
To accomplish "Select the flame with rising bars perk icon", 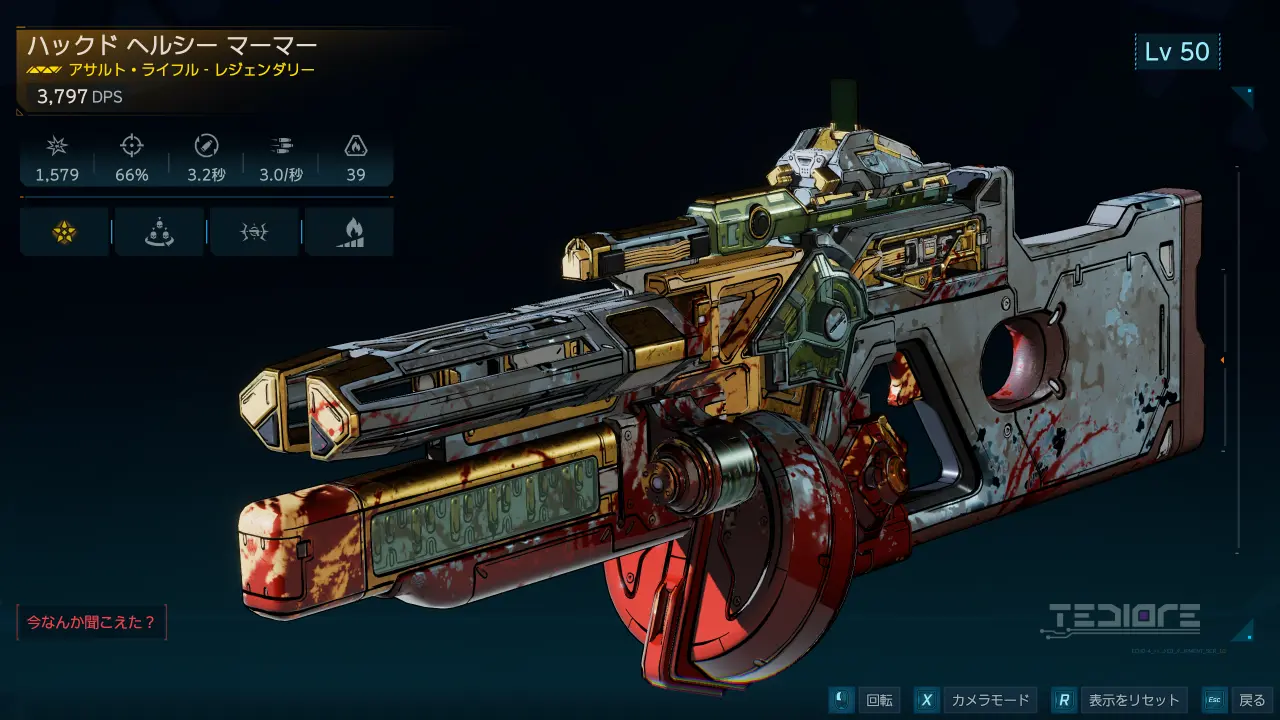I will [349, 232].
